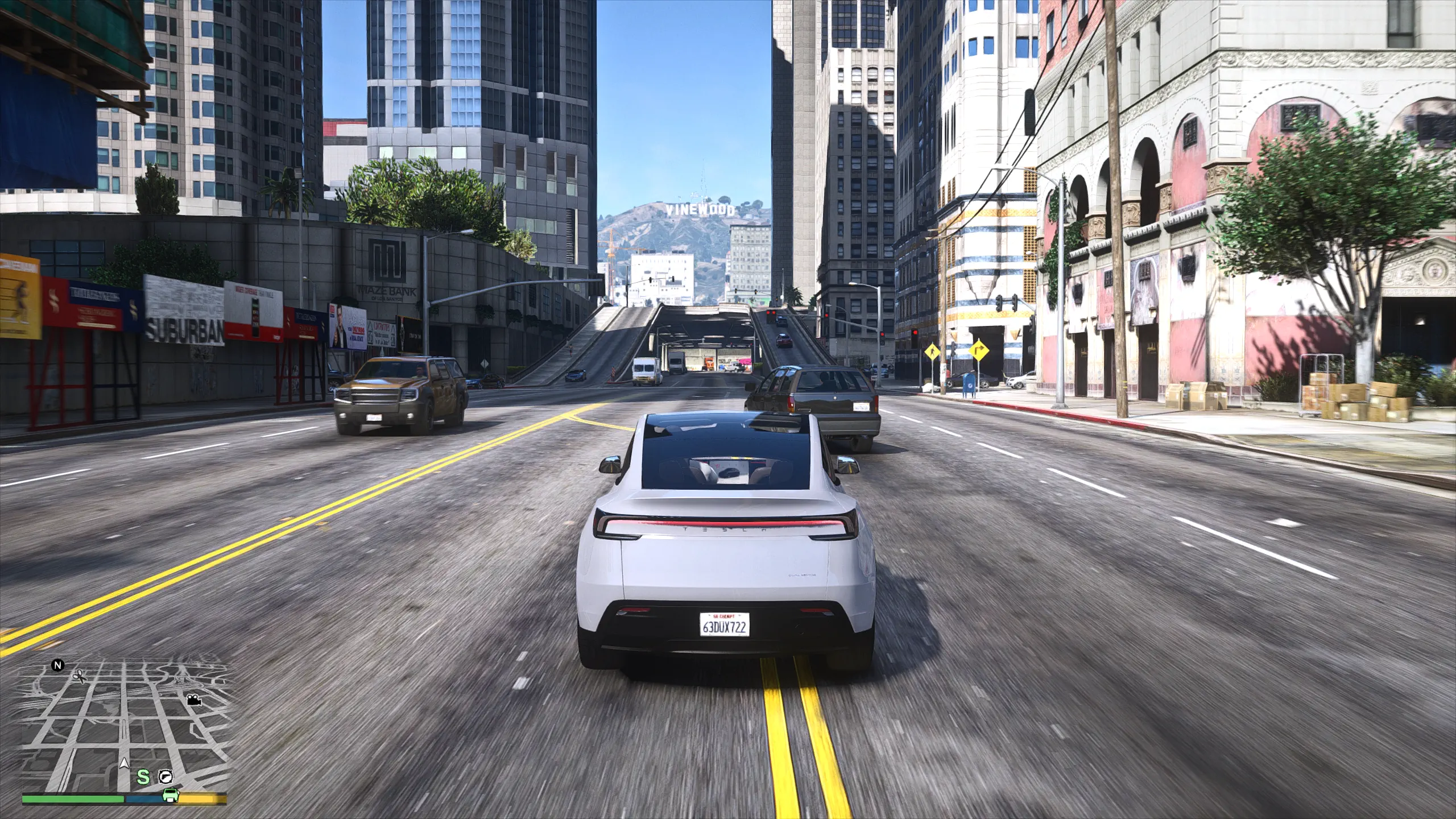1456x819 pixels.
Task: Click the green S mission marker
Action: [x=144, y=776]
